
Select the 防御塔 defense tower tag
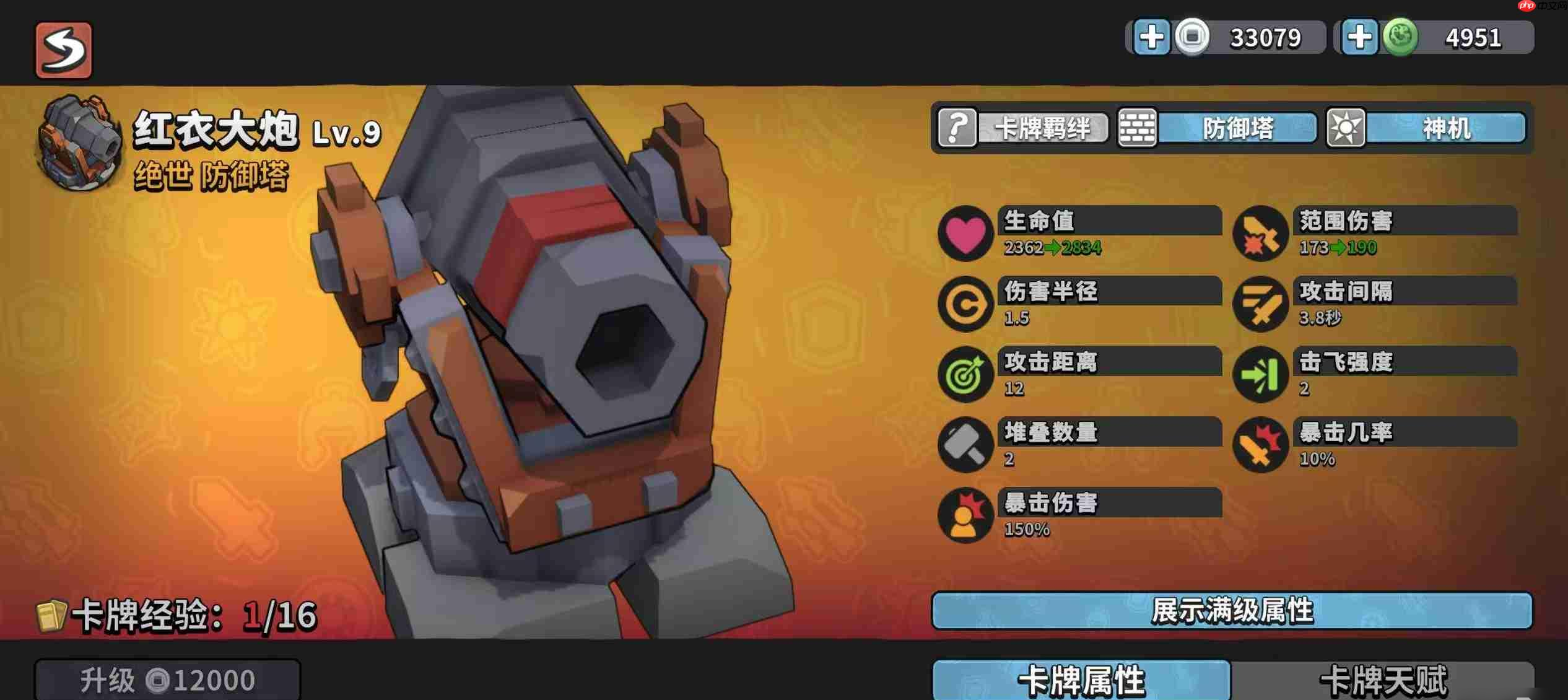point(1217,128)
